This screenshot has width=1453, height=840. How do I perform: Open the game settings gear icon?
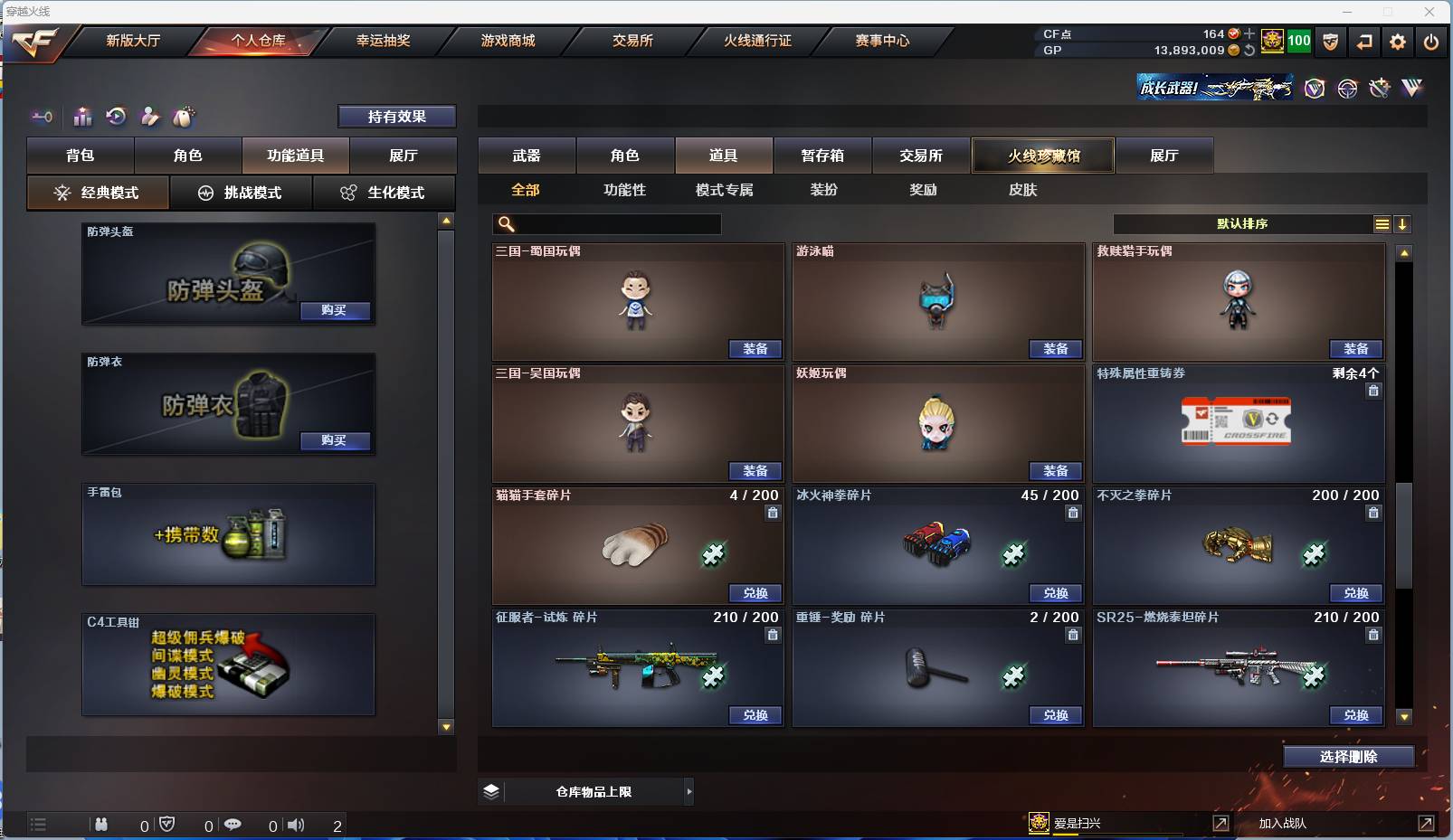(x=1398, y=41)
